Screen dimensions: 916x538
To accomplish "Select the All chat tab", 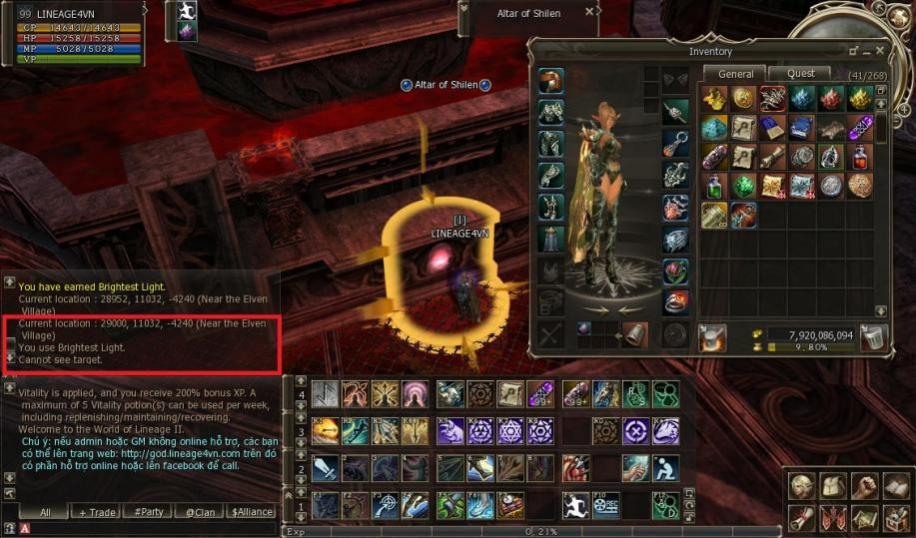I will pos(45,512).
